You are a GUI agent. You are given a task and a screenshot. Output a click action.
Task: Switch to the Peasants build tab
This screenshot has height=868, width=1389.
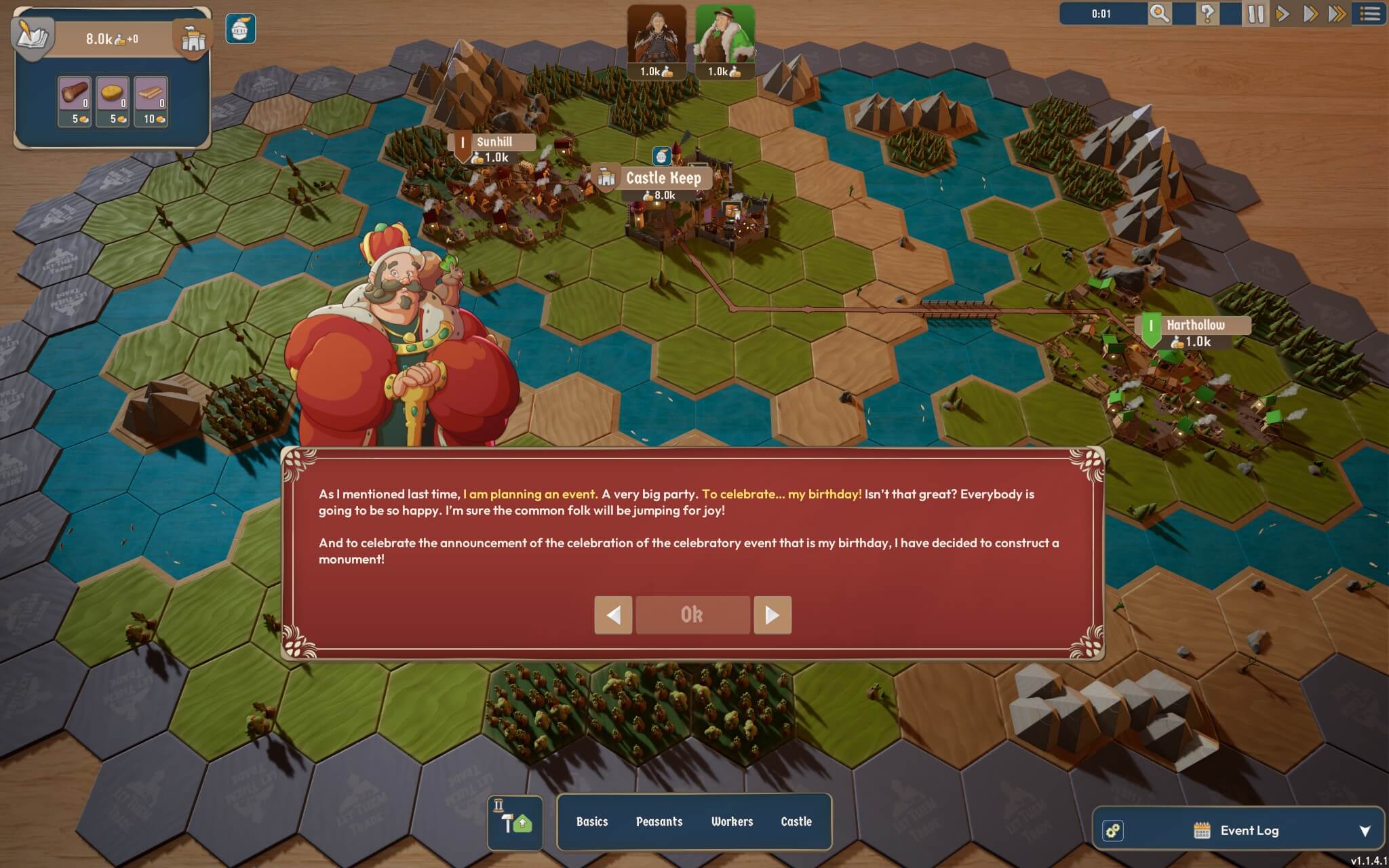pyautogui.click(x=659, y=821)
